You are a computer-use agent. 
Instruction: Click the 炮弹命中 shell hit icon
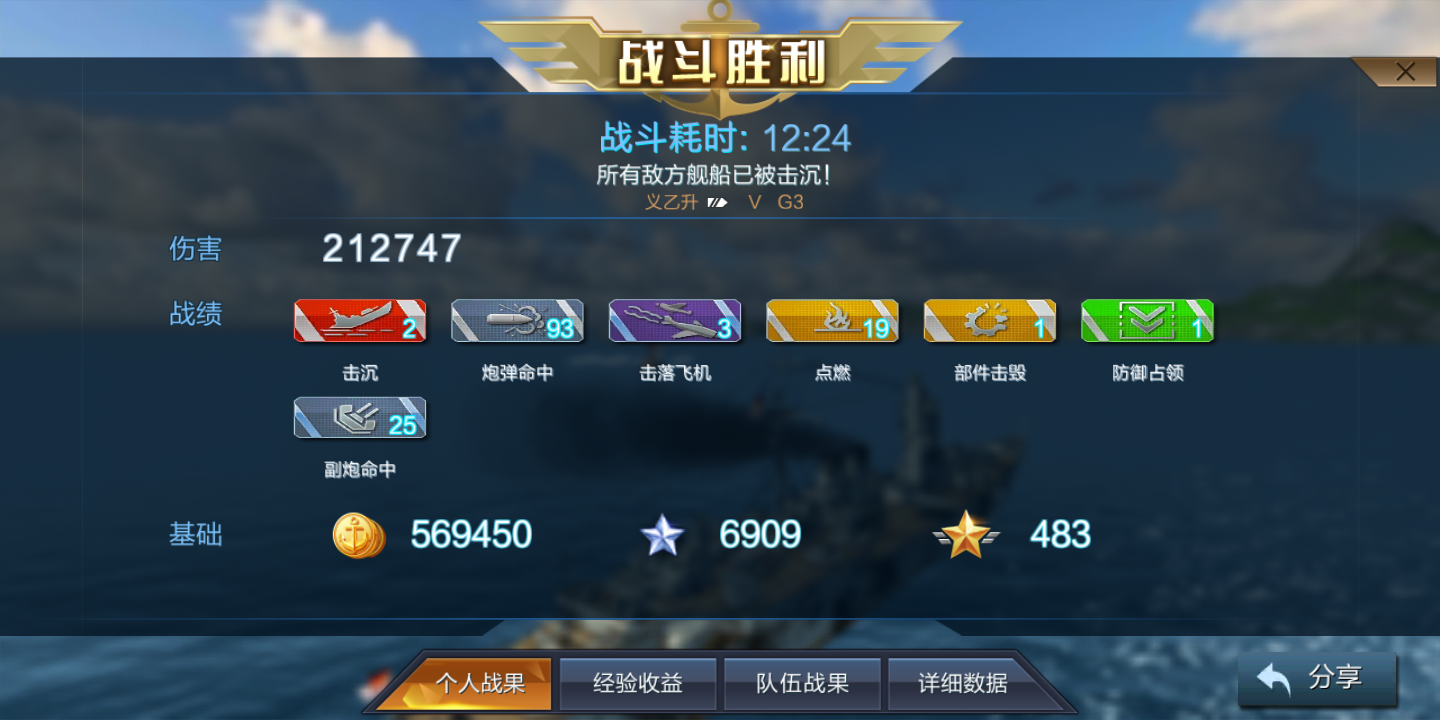point(516,321)
